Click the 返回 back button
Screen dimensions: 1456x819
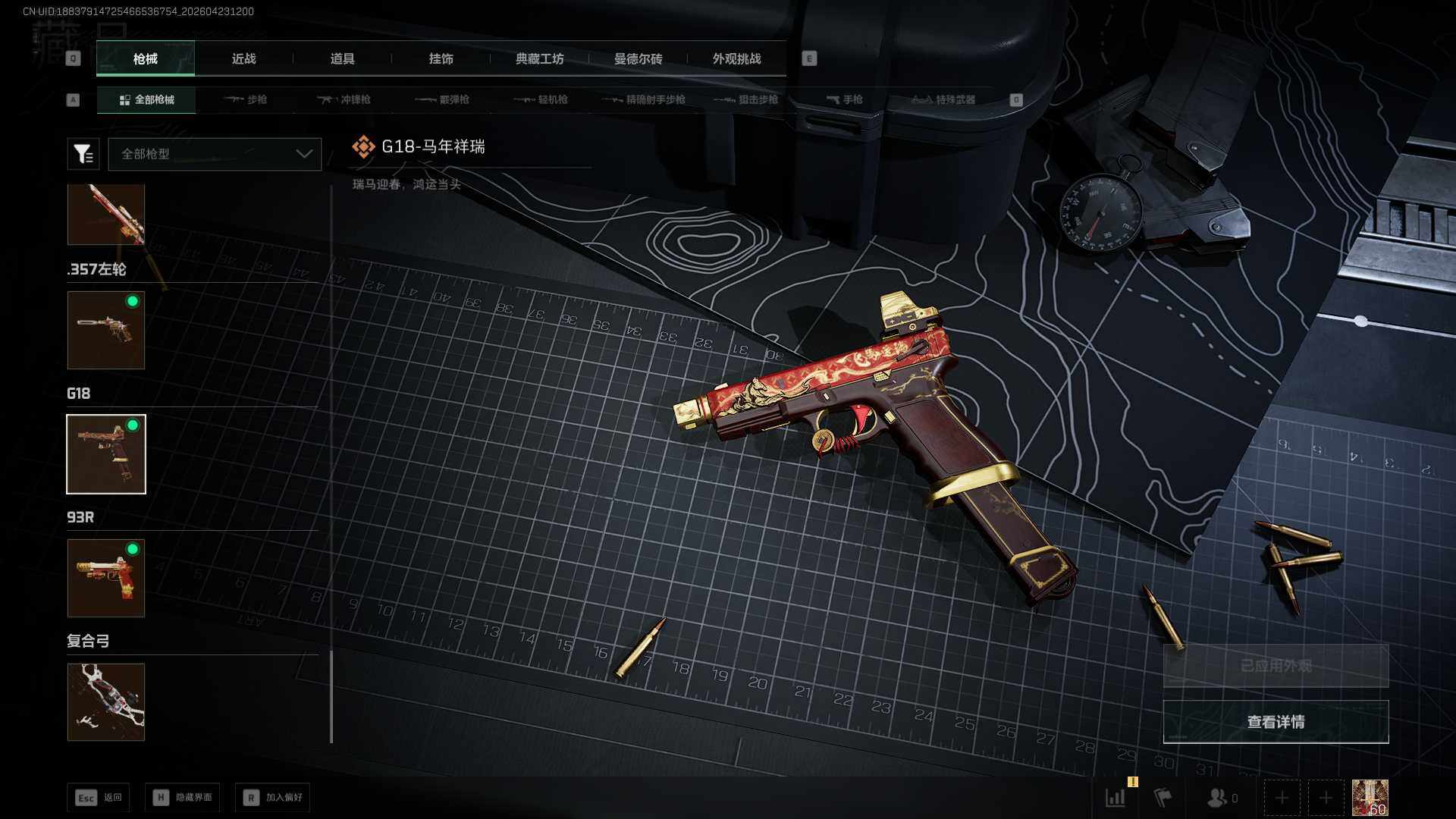tap(99, 797)
